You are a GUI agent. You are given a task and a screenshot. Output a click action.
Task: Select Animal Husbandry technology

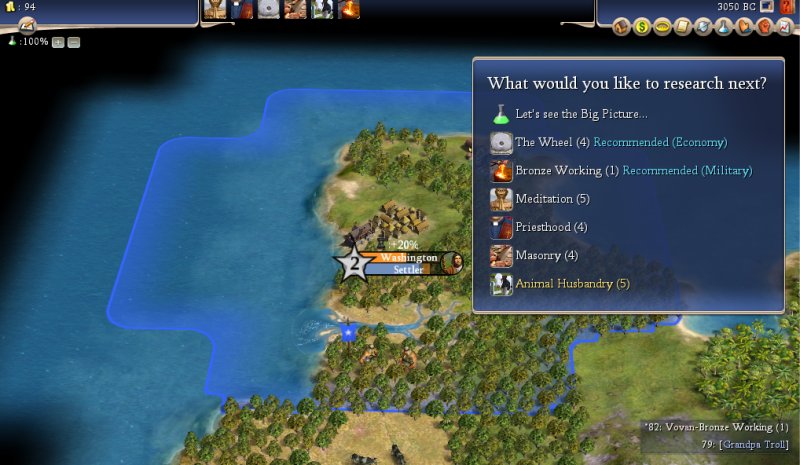[x=564, y=284]
